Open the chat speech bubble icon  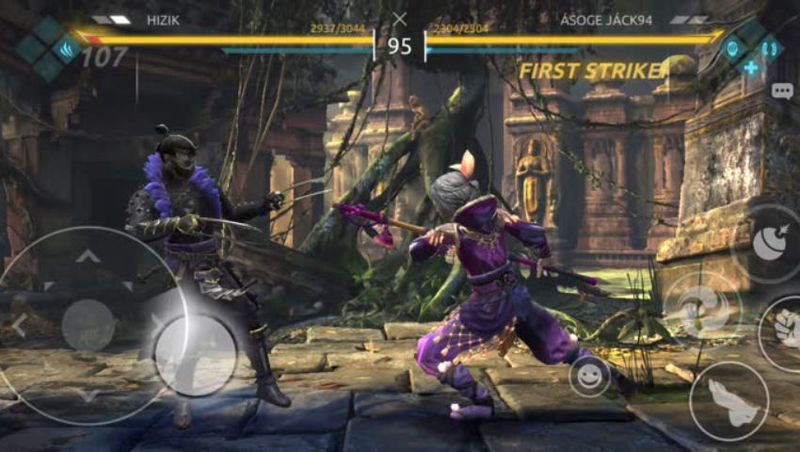pyautogui.click(x=782, y=91)
